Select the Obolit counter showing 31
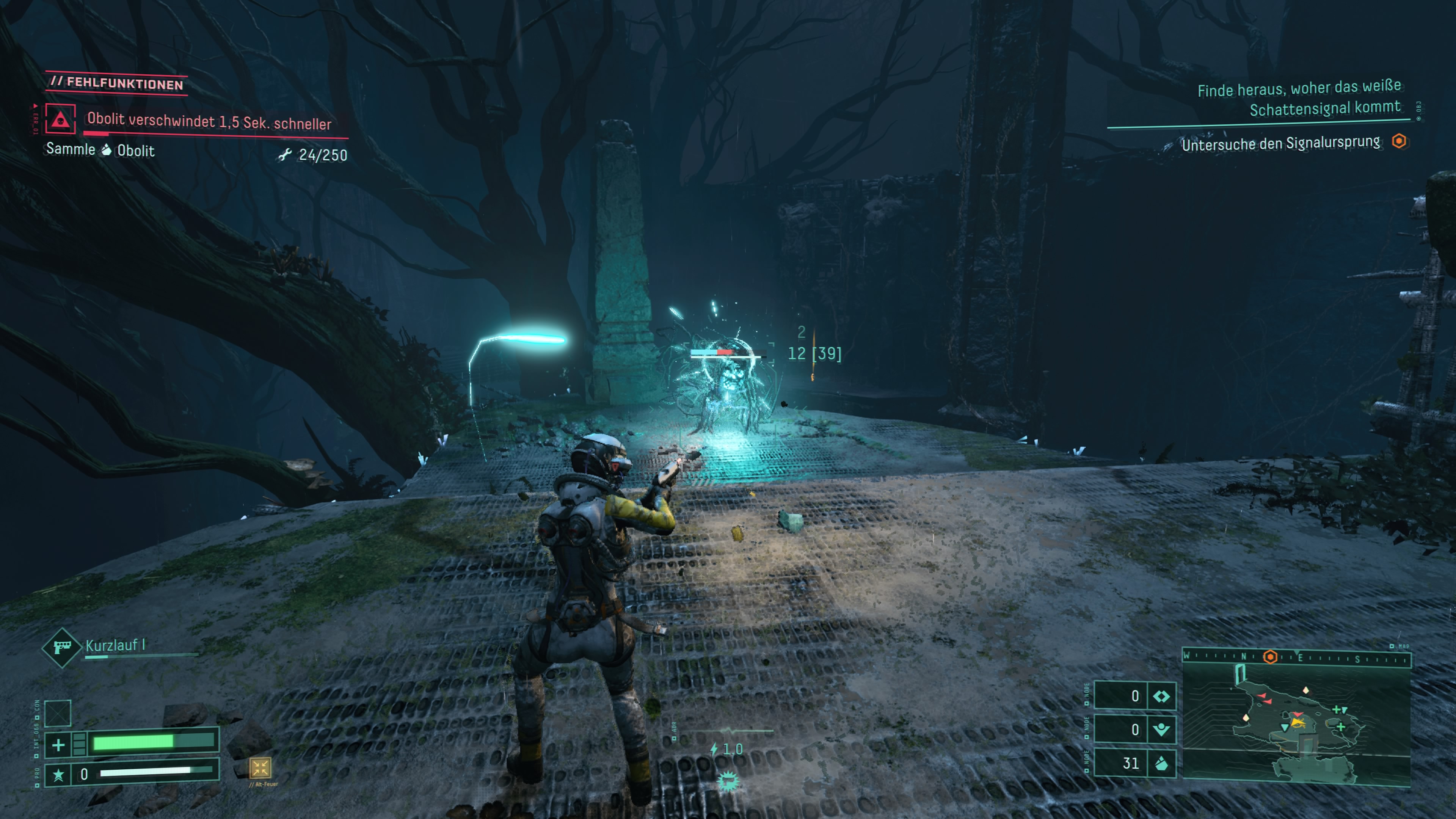This screenshot has height=819, width=1456. click(1134, 763)
